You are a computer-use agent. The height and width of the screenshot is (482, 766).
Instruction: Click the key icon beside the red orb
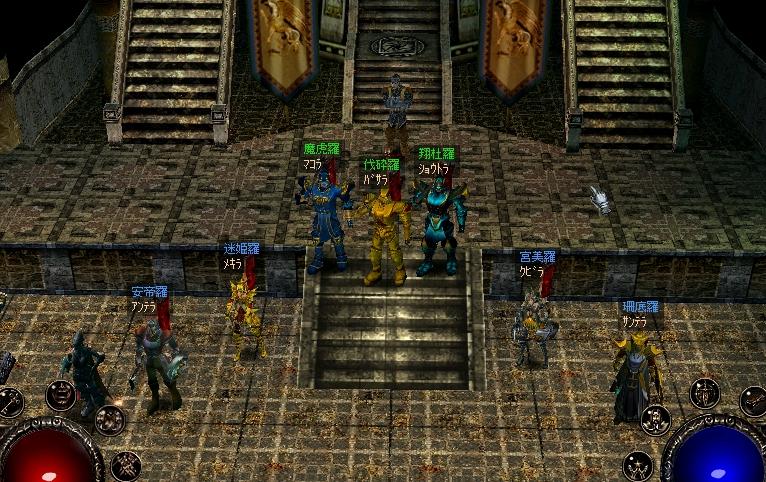[x=8, y=403]
